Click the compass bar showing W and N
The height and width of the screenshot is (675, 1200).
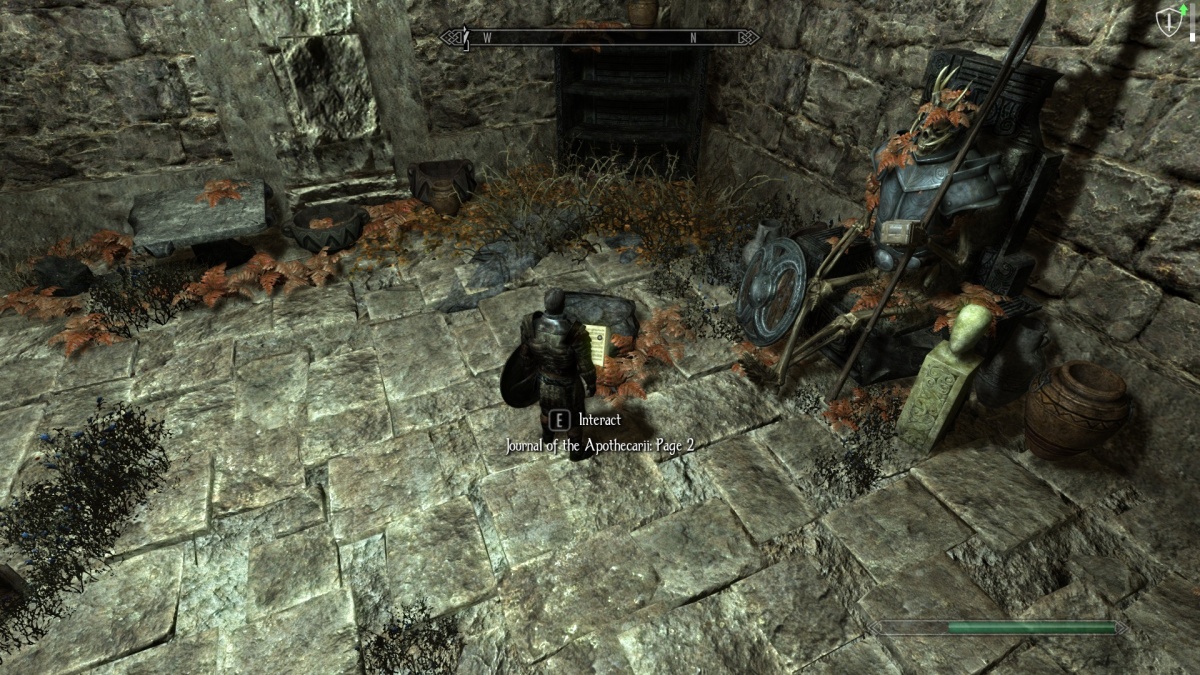599,38
